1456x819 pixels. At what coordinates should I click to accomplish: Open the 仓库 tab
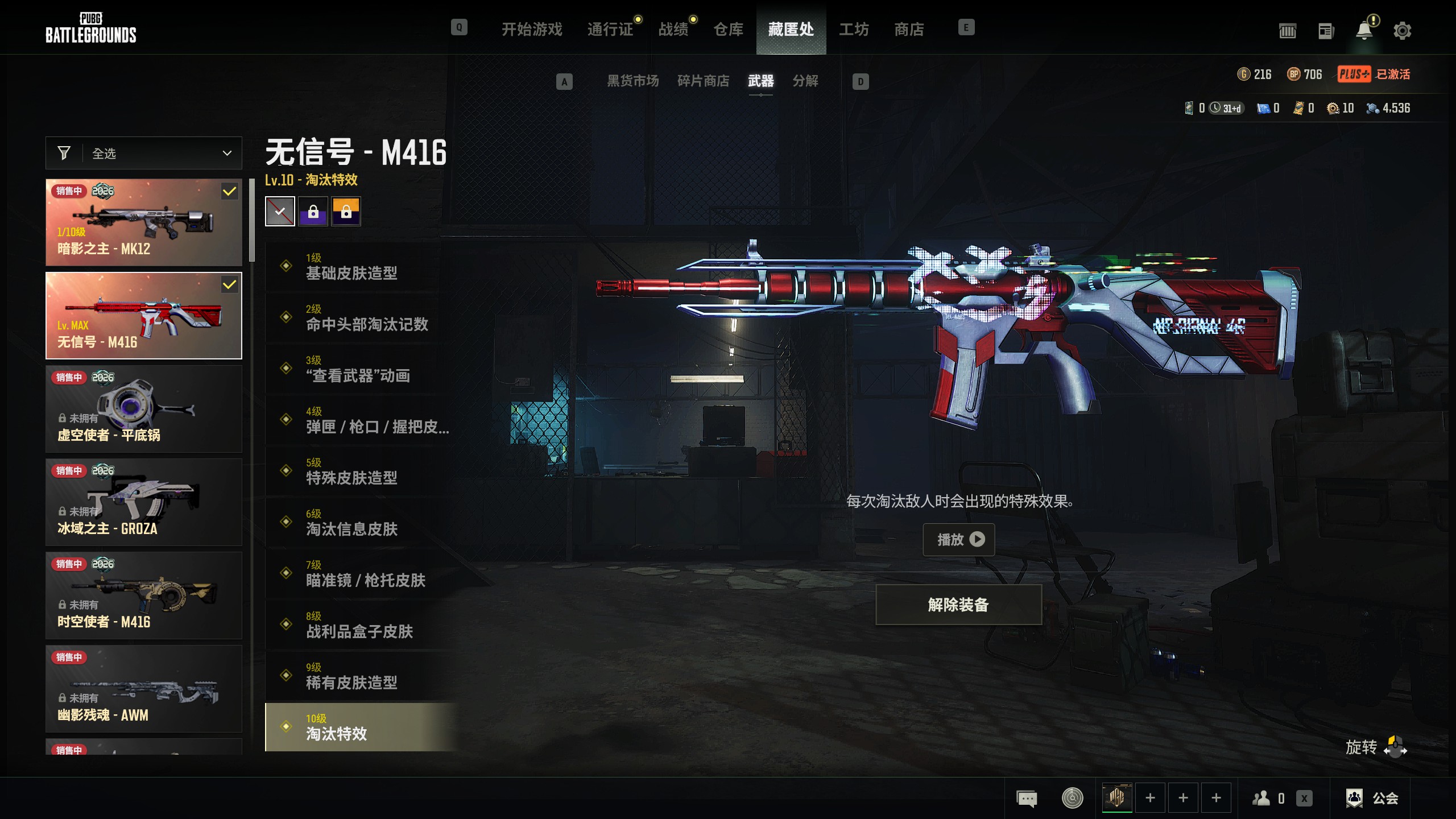(728, 29)
